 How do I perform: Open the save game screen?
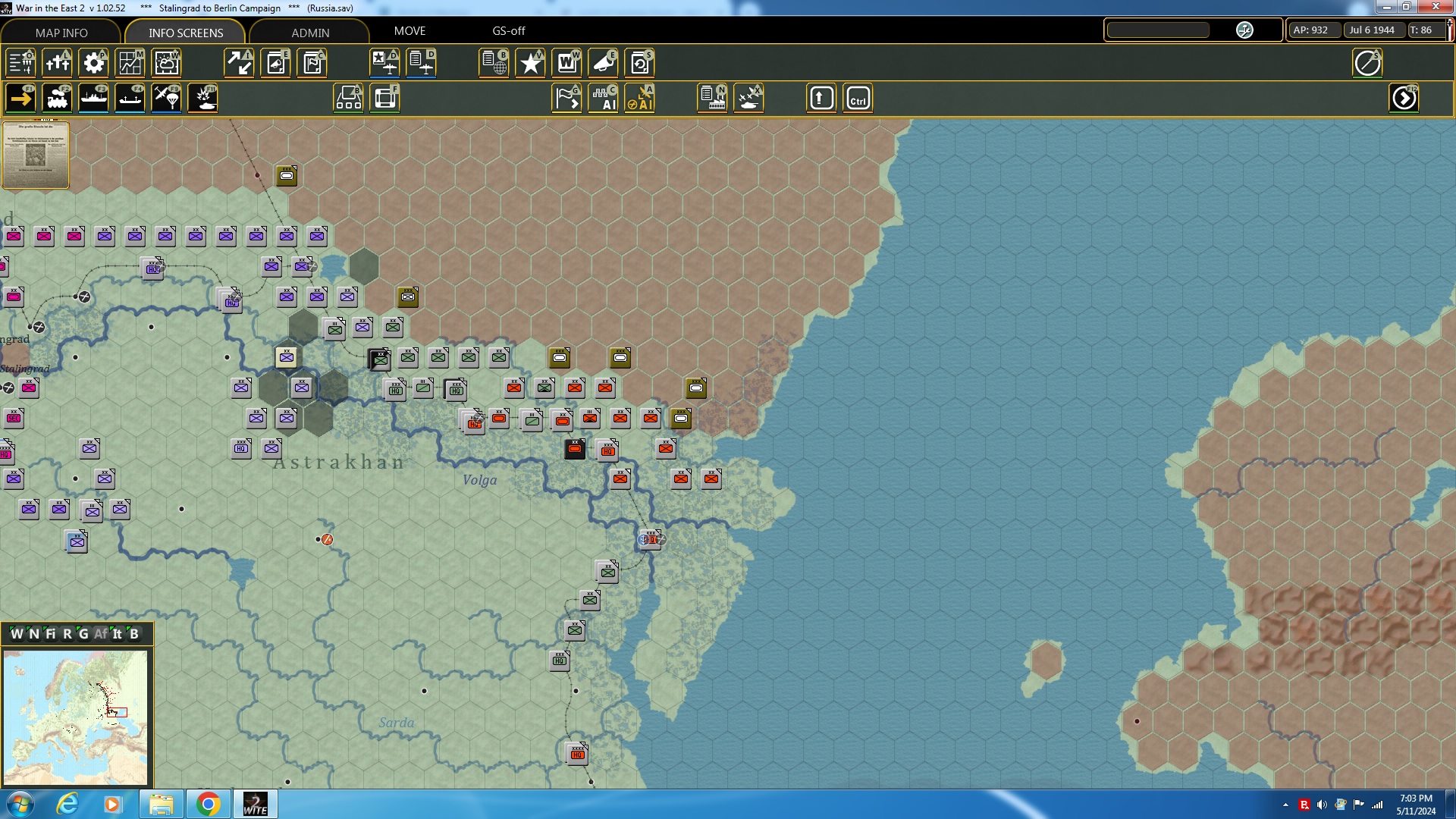pos(641,63)
